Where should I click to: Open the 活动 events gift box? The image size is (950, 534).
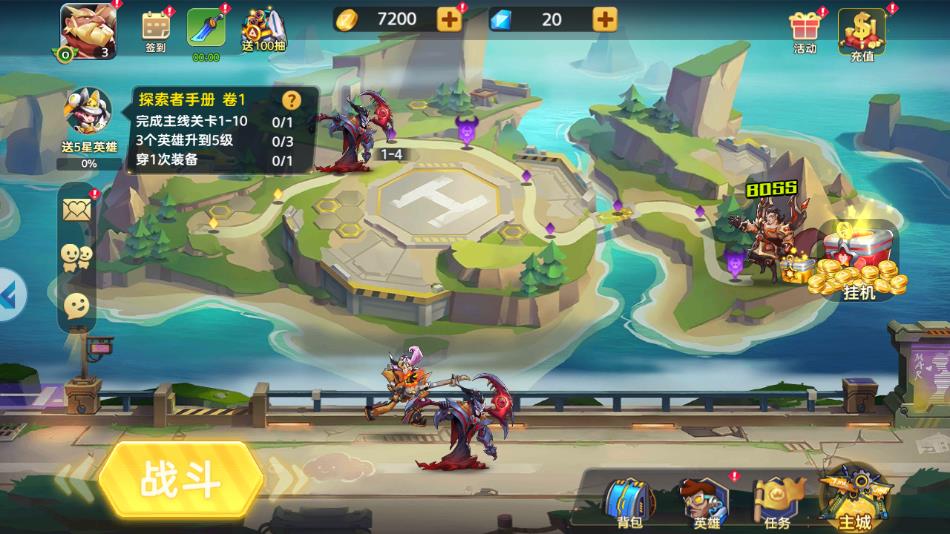(x=805, y=30)
